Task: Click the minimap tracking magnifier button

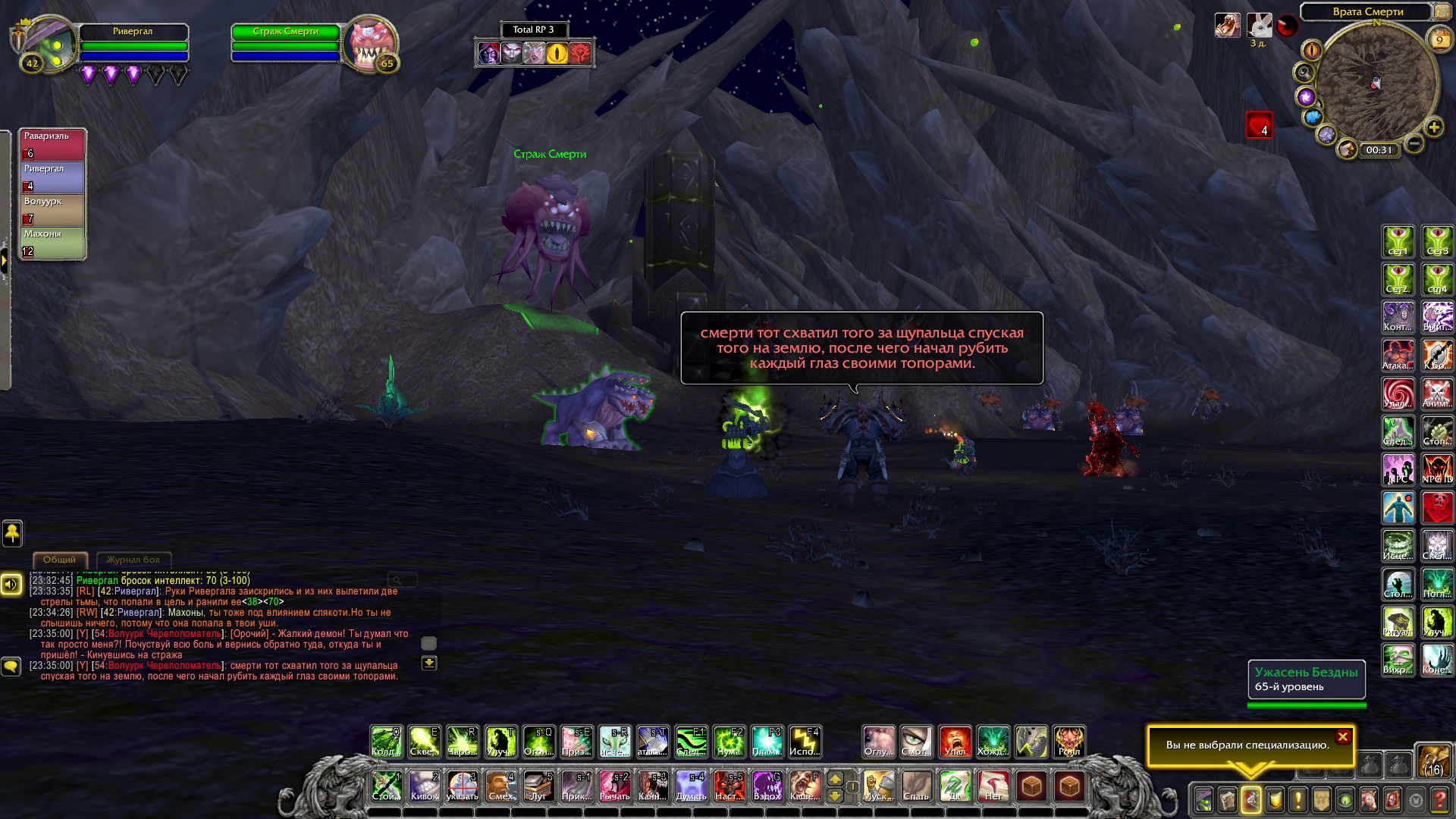Action: click(1304, 73)
